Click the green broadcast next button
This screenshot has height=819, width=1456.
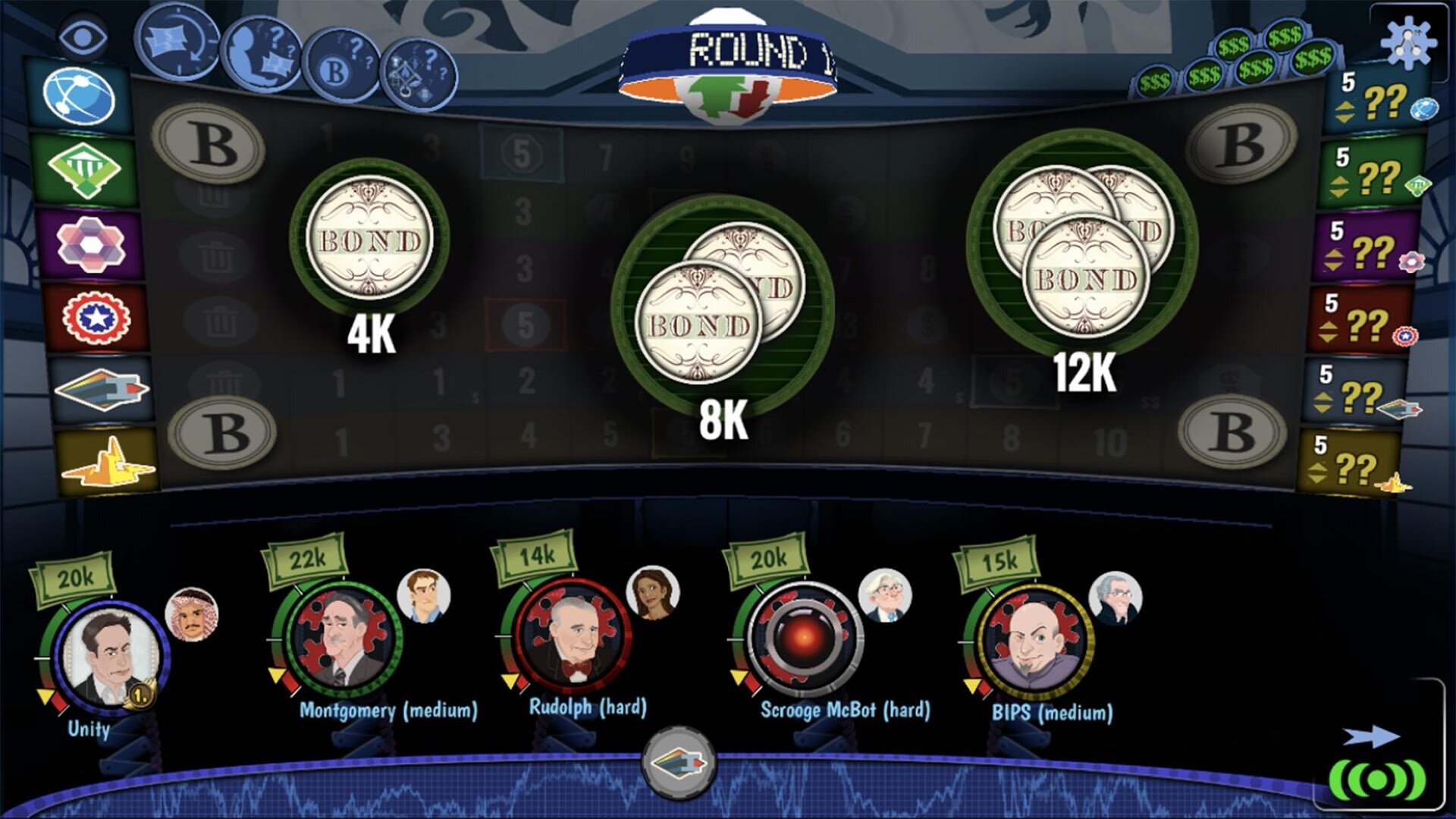coord(1377,778)
